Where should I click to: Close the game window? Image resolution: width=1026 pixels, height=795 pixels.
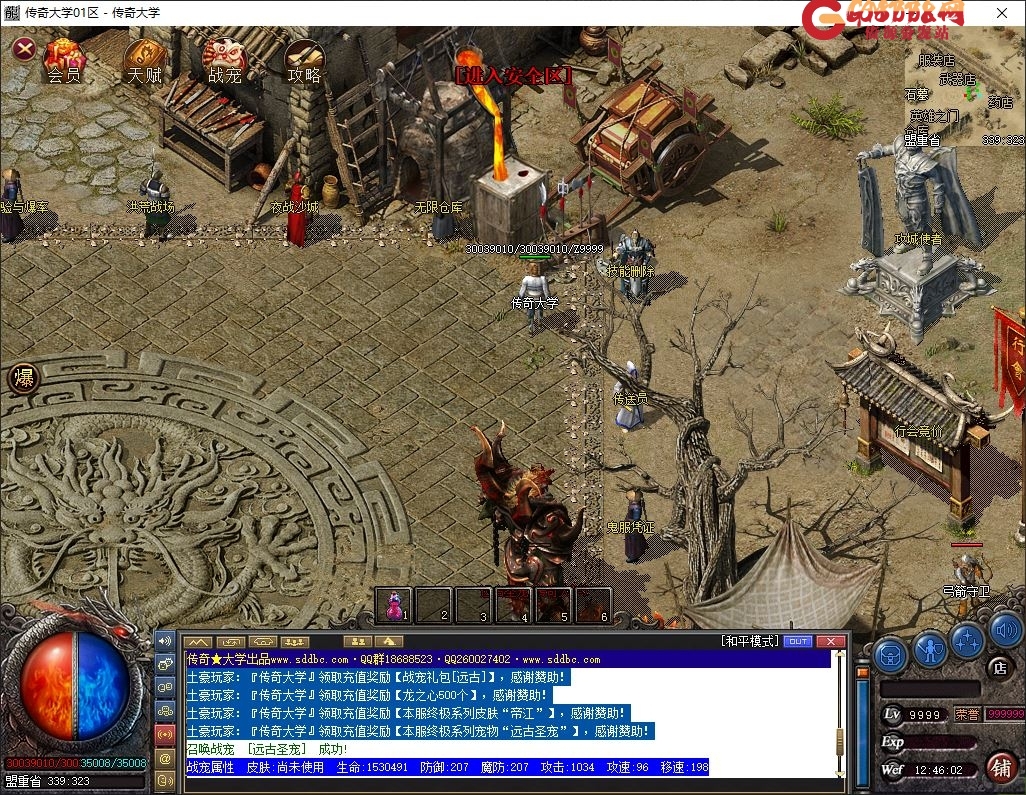[1002, 13]
